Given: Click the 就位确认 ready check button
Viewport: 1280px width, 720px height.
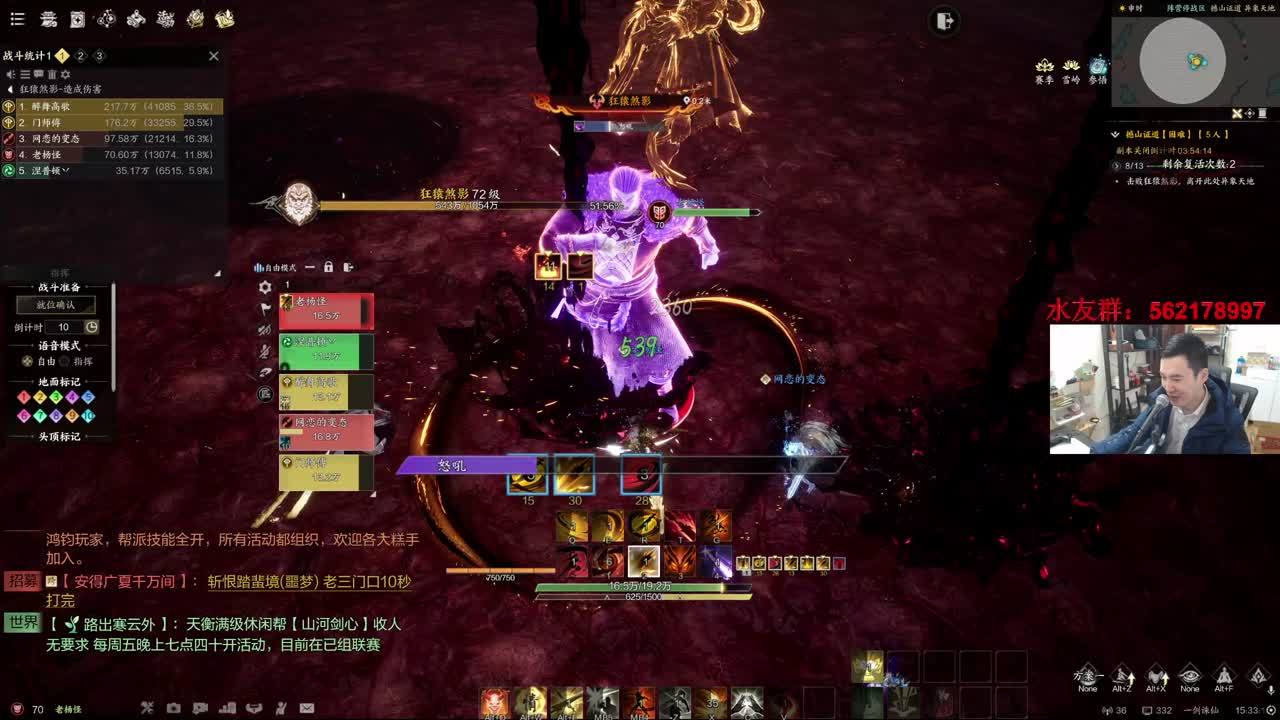Looking at the screenshot, I should coord(56,305).
